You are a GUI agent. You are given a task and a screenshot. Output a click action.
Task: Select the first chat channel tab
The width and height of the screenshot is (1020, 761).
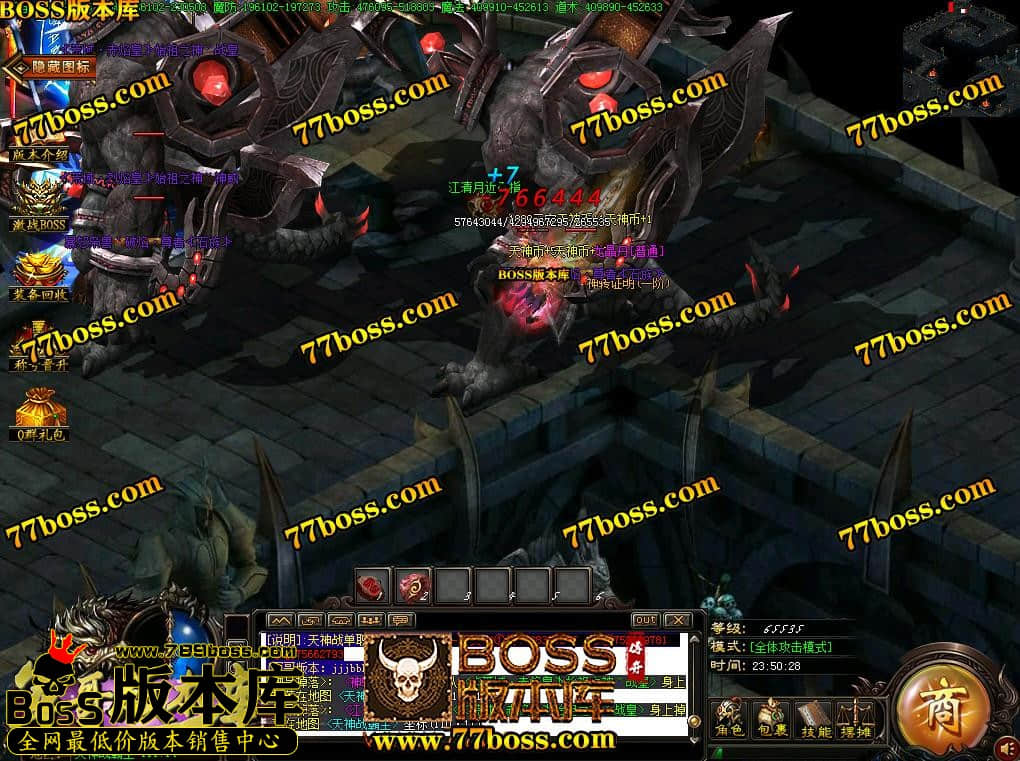coord(280,620)
